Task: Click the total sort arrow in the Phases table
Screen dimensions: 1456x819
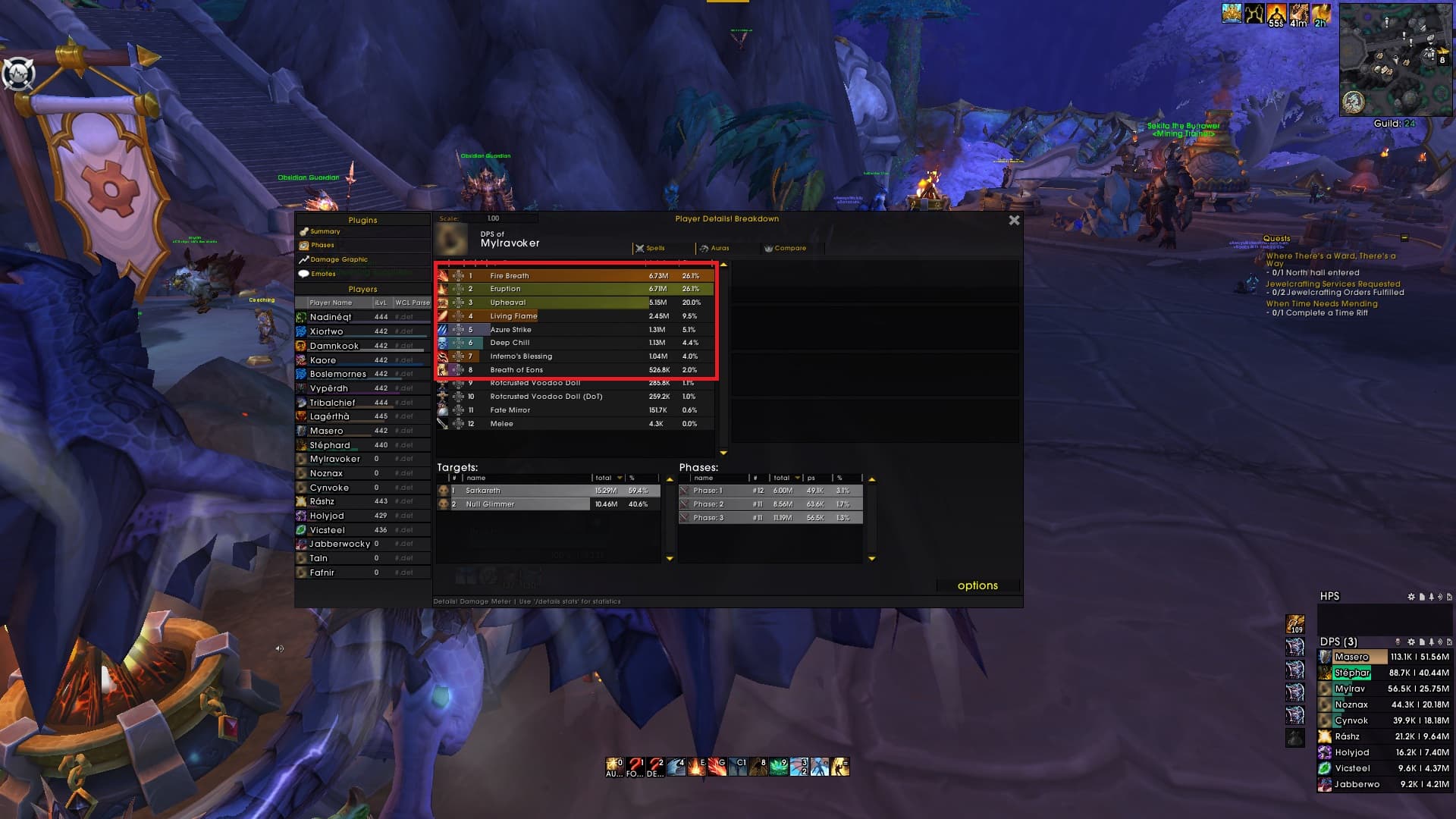Action: pos(798,478)
